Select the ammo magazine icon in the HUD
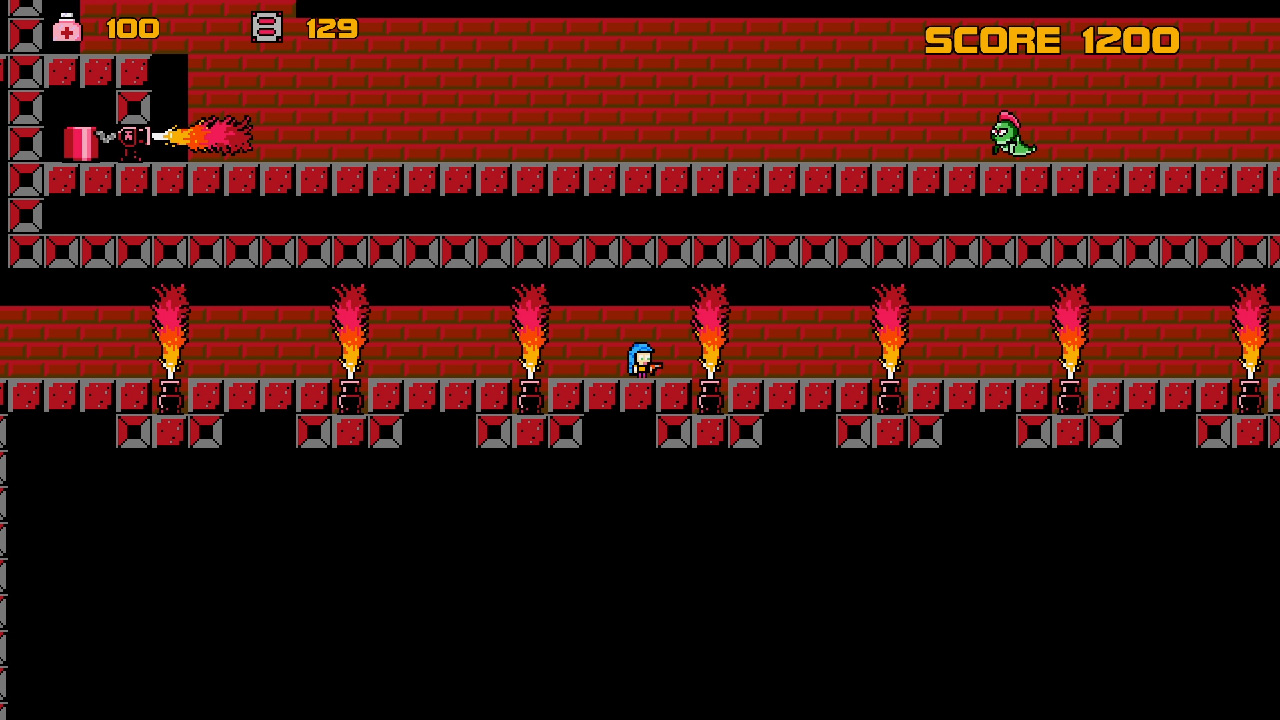The height and width of the screenshot is (720, 1280). [x=266, y=28]
